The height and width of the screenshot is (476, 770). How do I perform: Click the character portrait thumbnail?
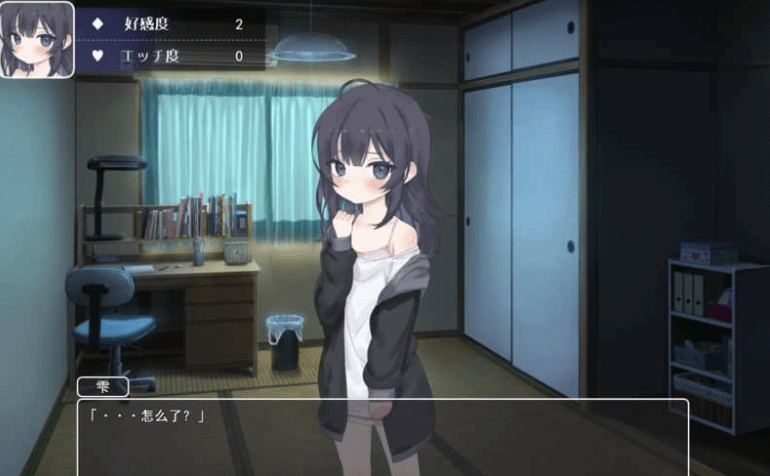click(x=37, y=39)
